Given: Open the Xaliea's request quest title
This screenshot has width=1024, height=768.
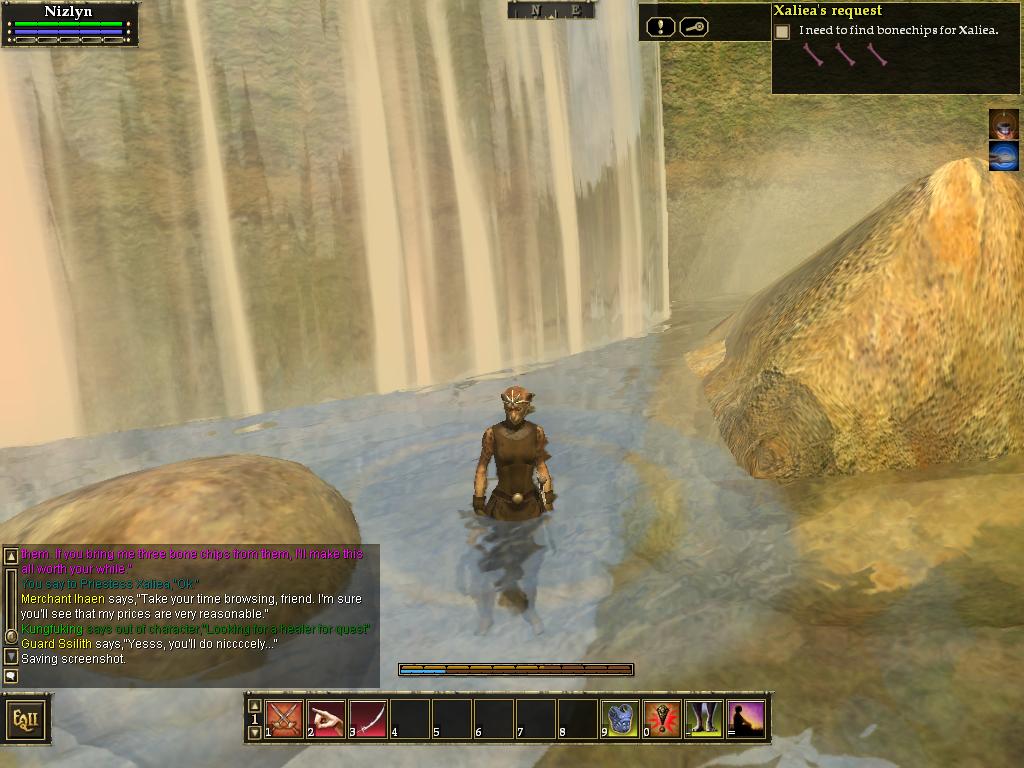Looking at the screenshot, I should (x=827, y=11).
